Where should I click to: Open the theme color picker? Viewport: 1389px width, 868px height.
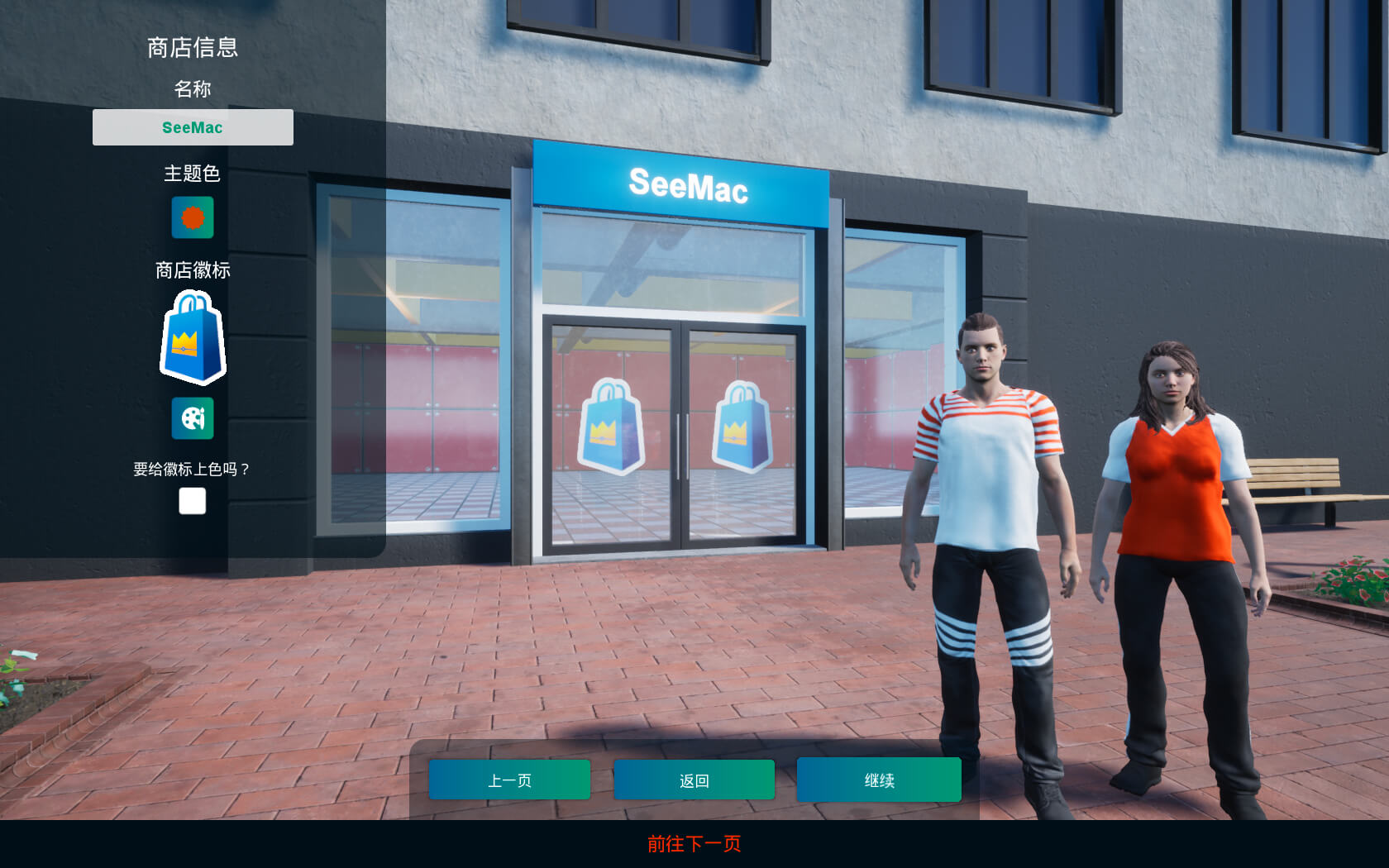click(193, 217)
